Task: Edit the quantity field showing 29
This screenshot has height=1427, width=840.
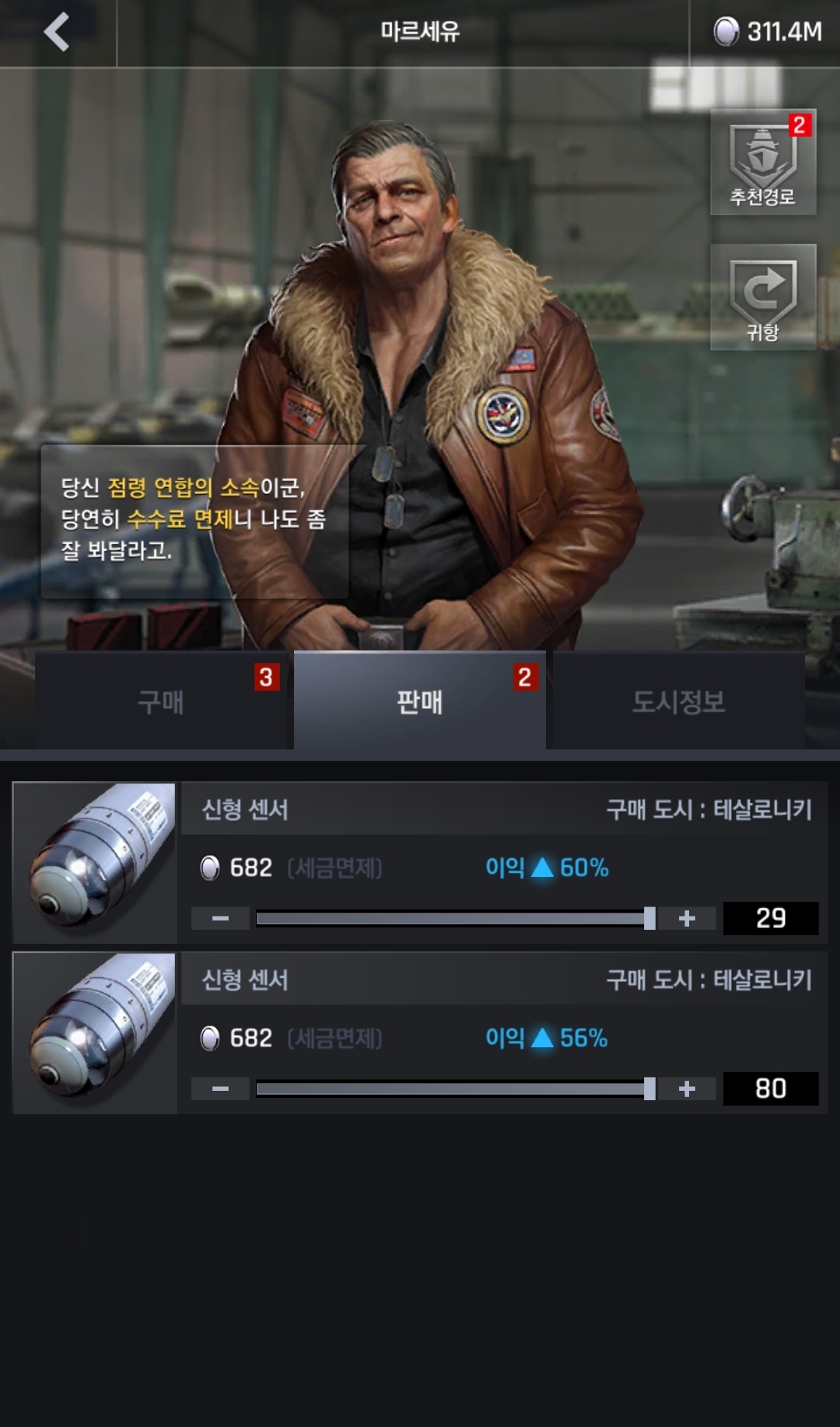Action: tap(770, 919)
